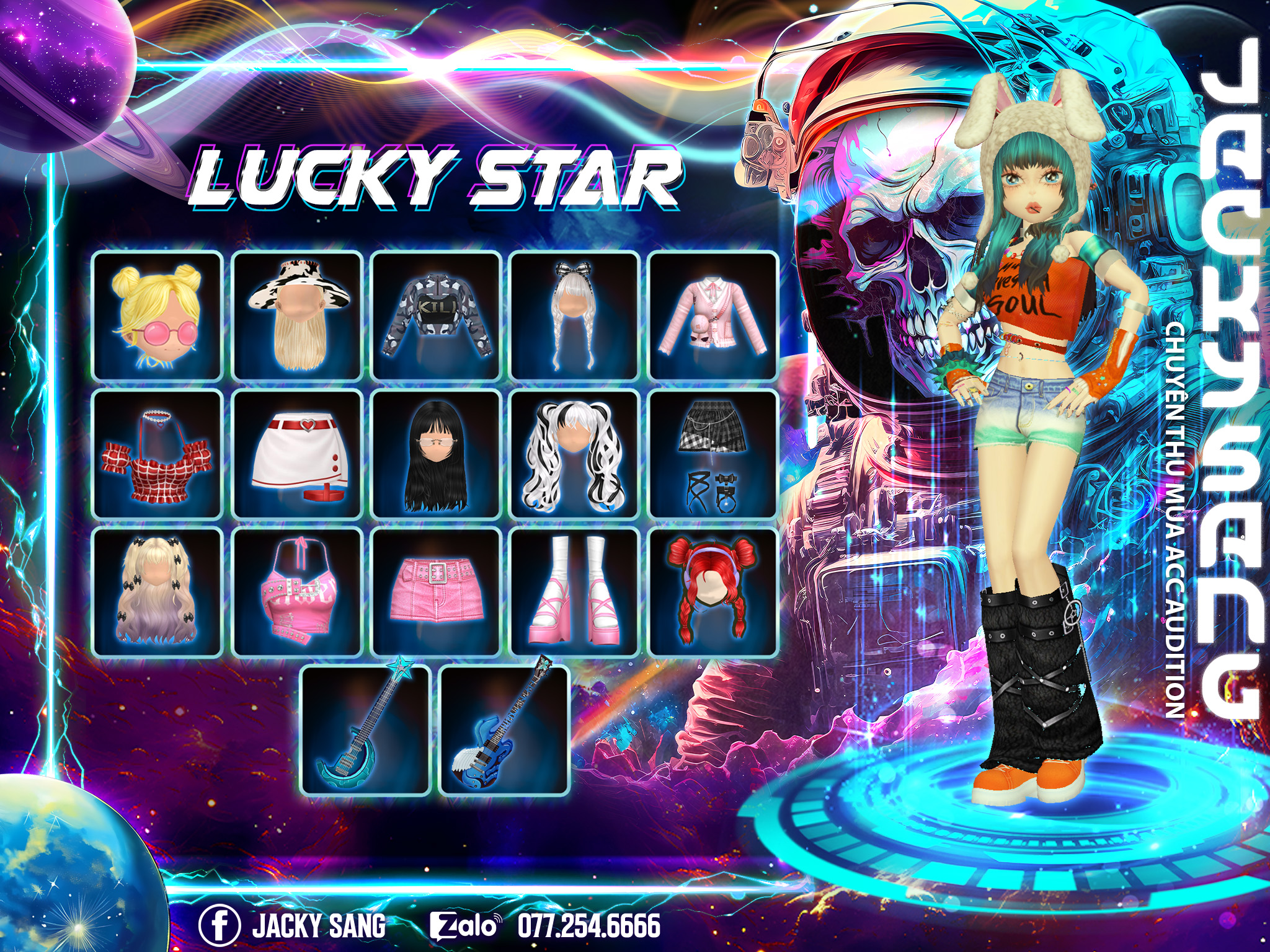Screen dimensions: 1270x952
Task: Pick the white braided hair with bow
Action: click(575, 315)
